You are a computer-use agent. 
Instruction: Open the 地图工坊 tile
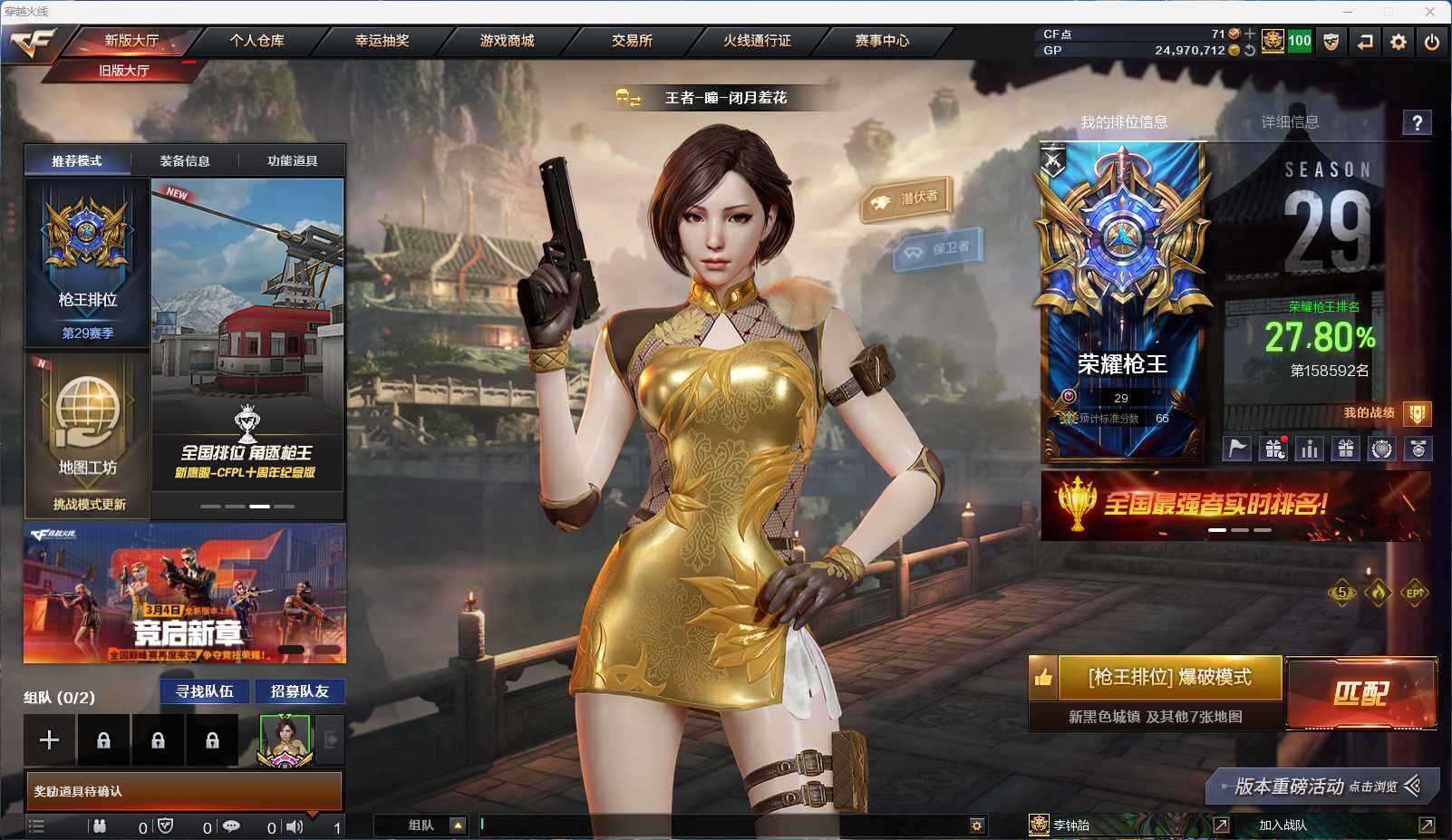tap(88, 435)
